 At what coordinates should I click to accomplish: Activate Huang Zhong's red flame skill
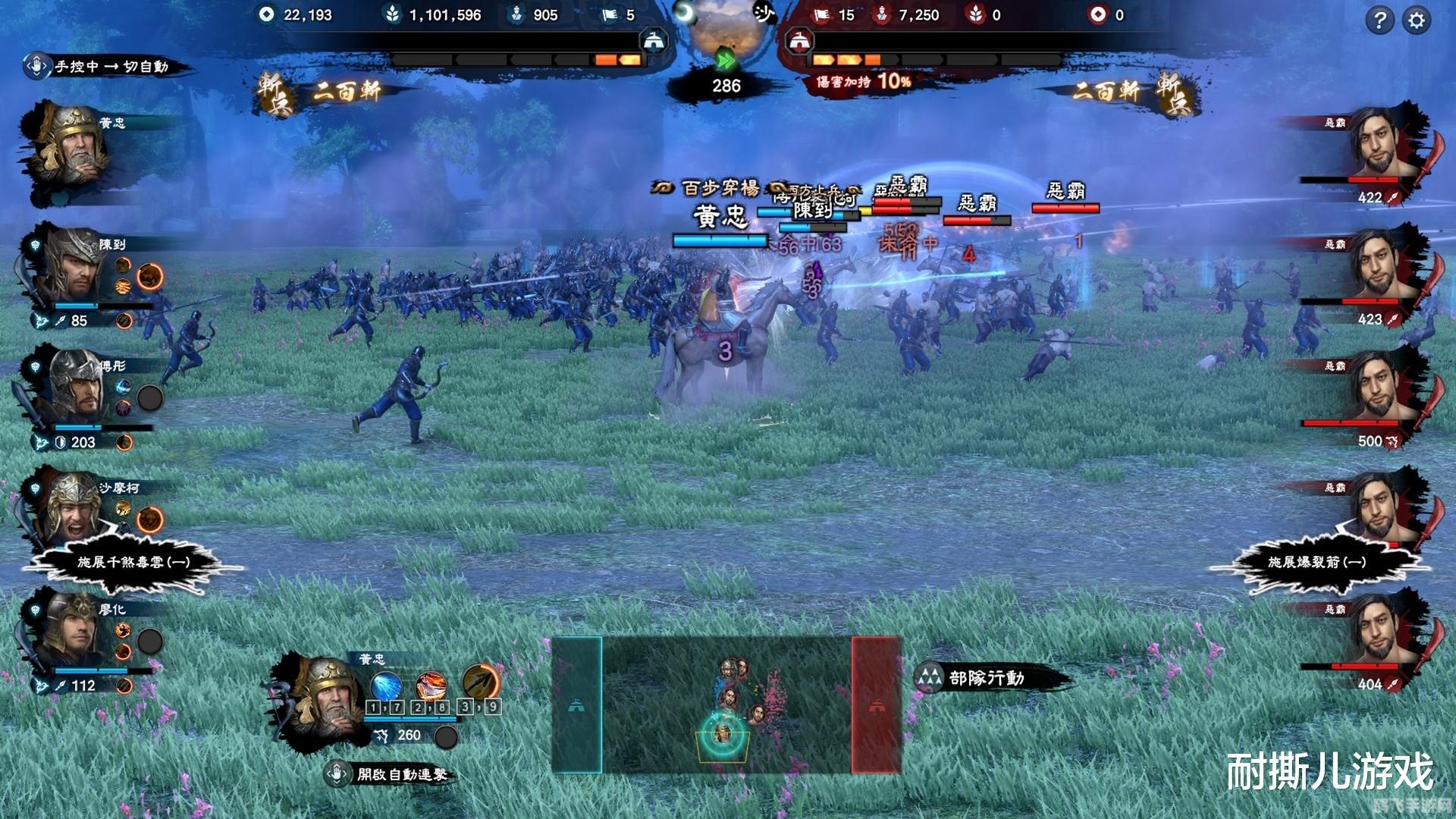tap(431, 685)
